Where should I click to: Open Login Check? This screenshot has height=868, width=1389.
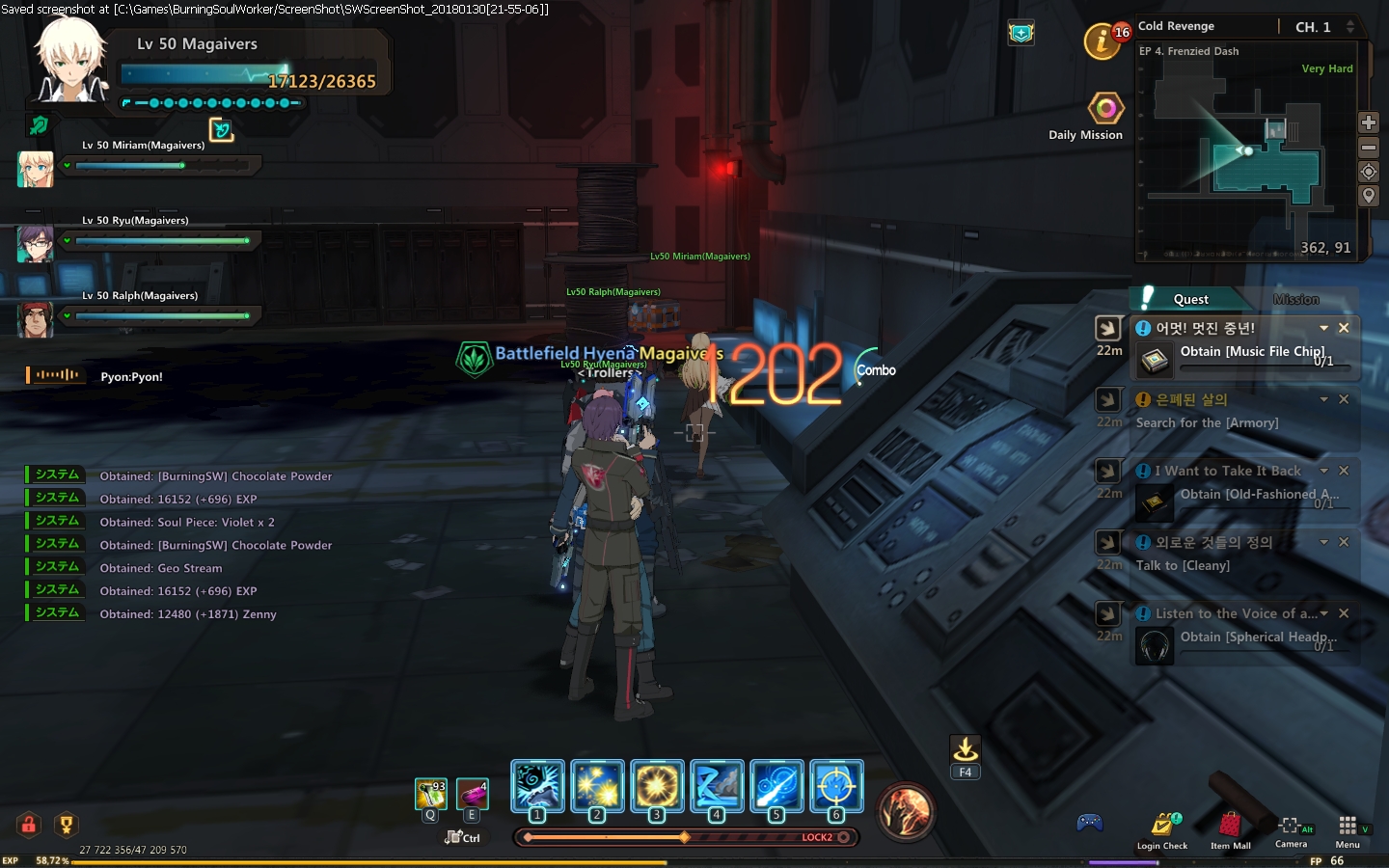point(1162,827)
